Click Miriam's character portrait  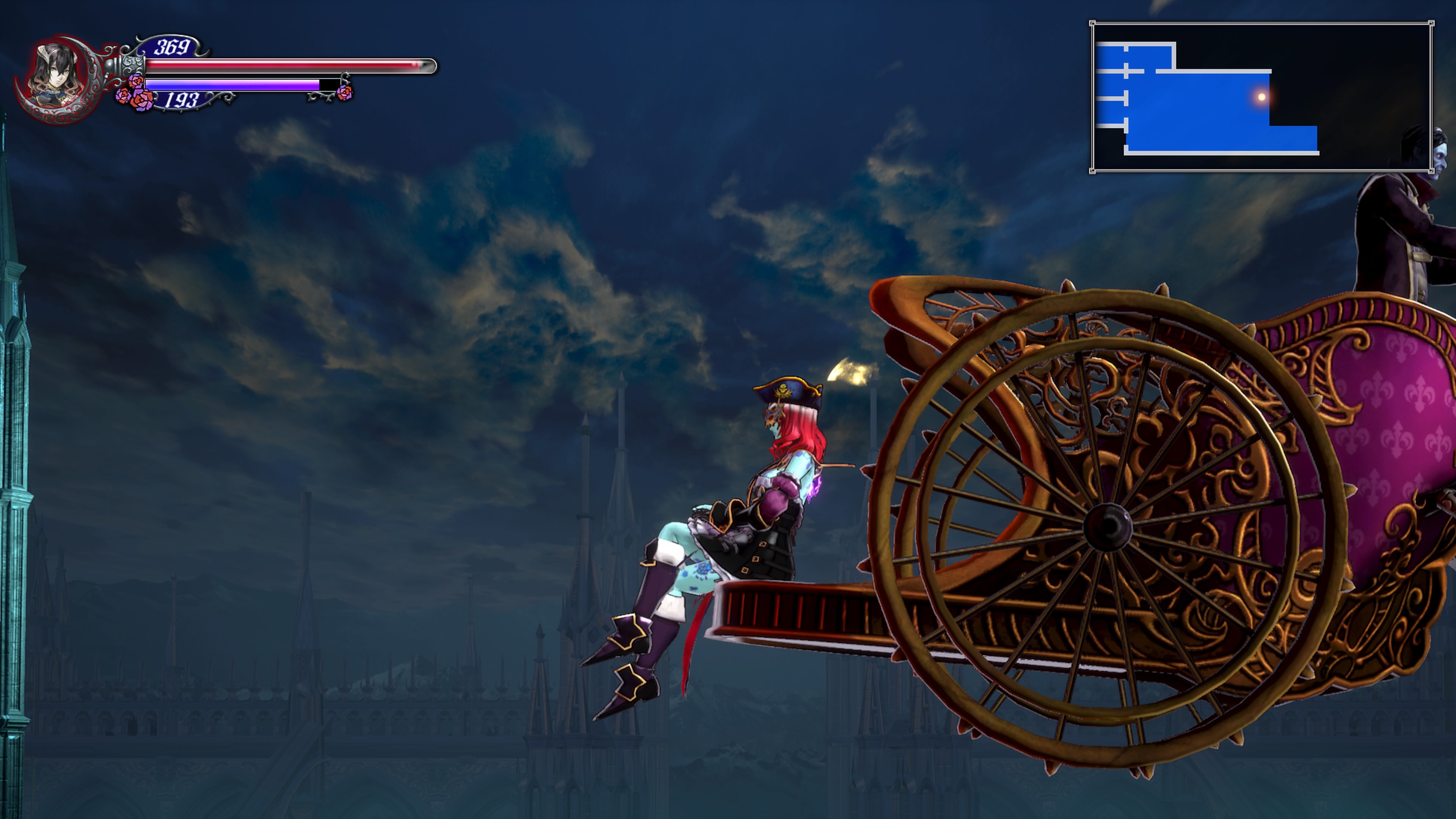55,76
